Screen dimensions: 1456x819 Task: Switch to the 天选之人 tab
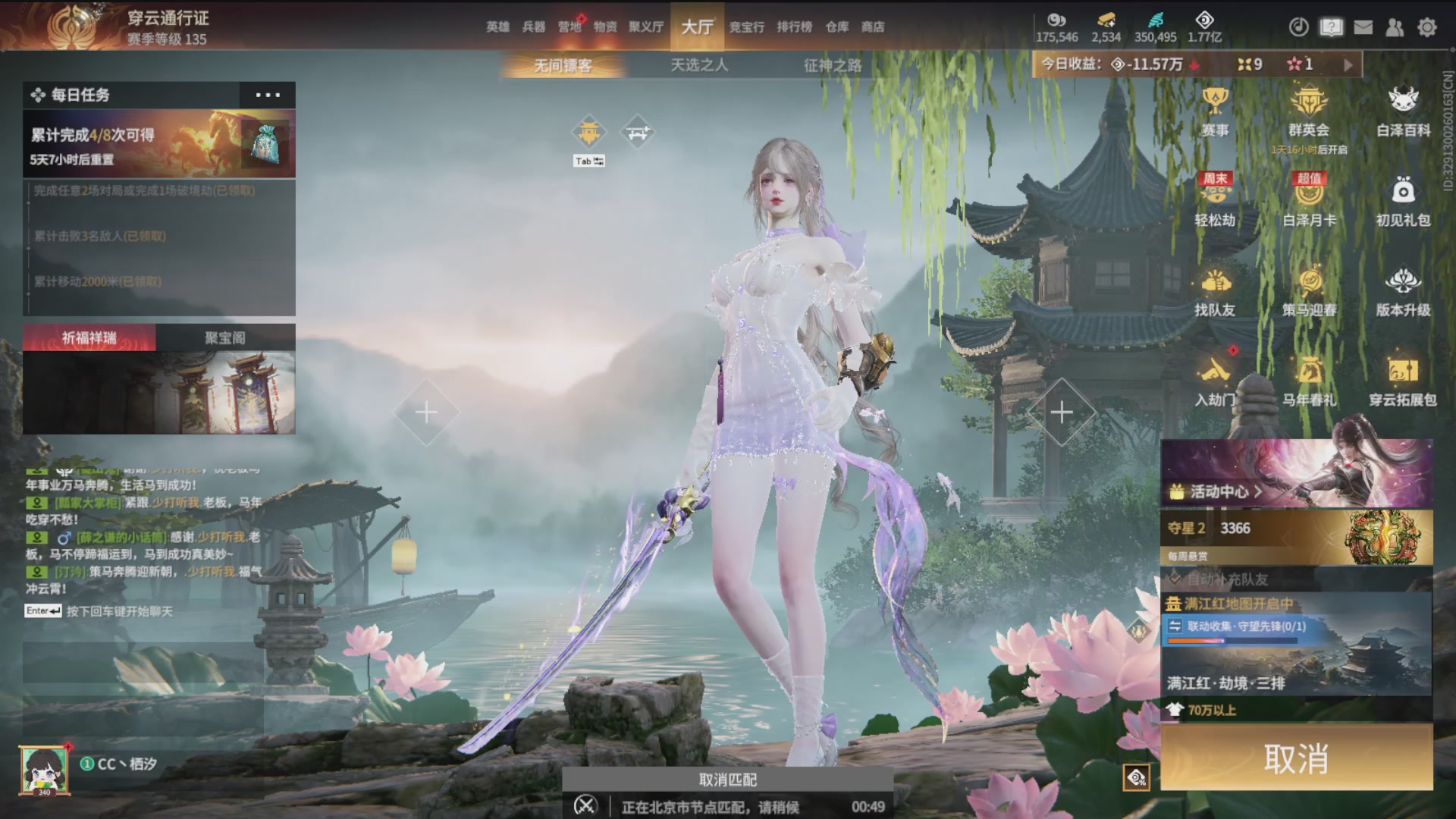click(698, 66)
